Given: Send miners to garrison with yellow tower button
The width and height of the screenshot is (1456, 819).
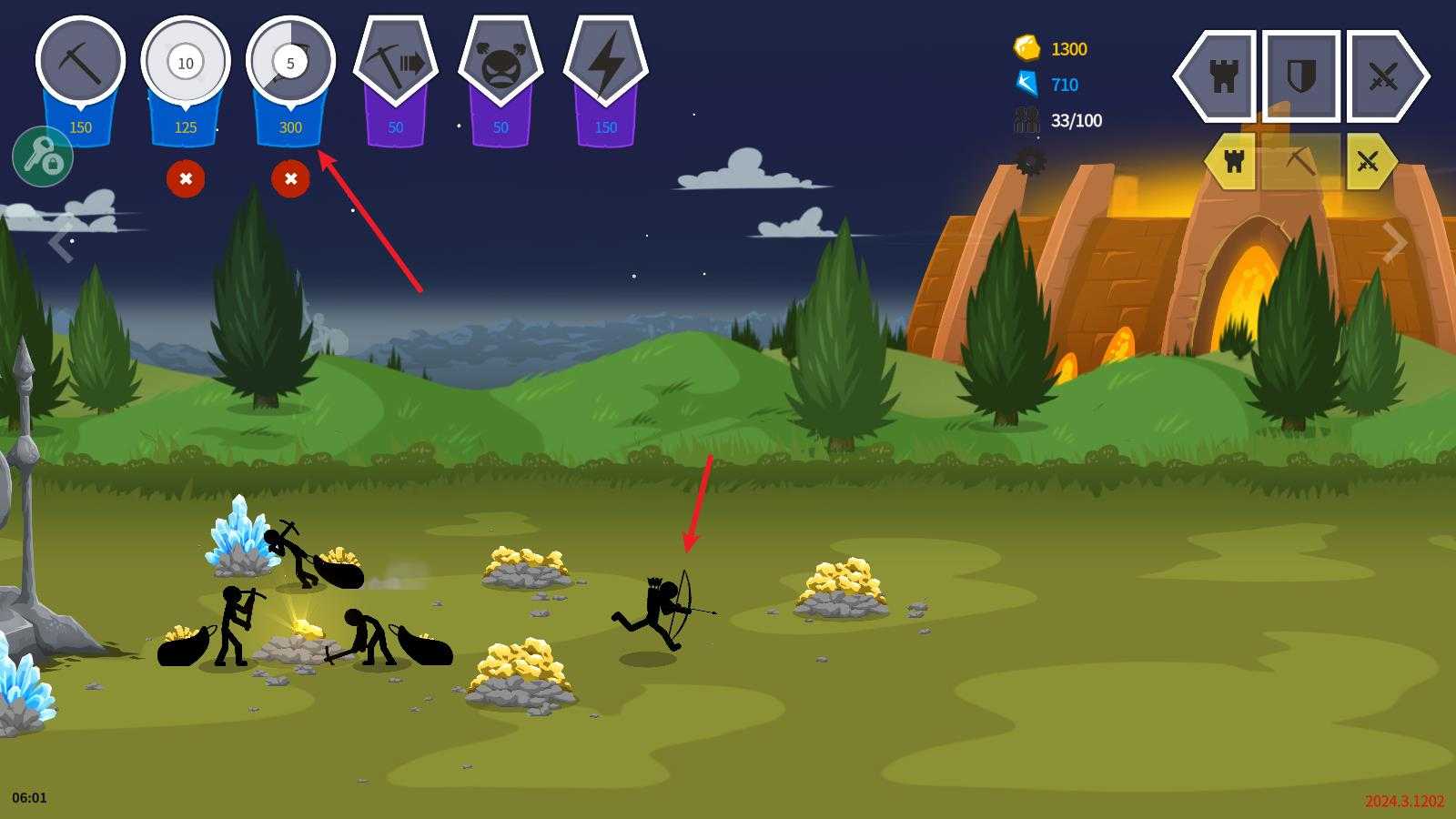Looking at the screenshot, I should pyautogui.click(x=1233, y=162).
